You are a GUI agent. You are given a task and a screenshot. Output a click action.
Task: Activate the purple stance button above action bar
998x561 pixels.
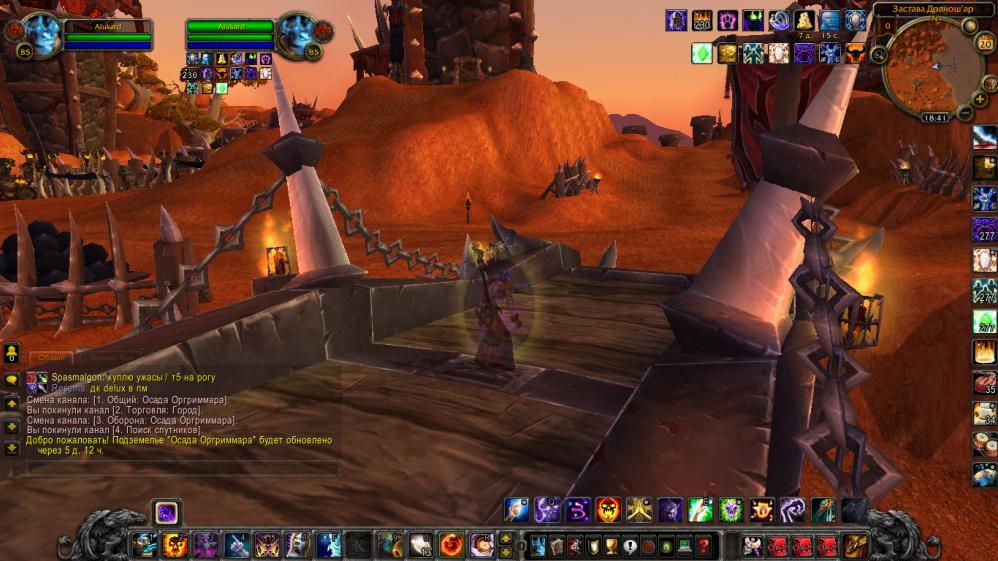166,512
